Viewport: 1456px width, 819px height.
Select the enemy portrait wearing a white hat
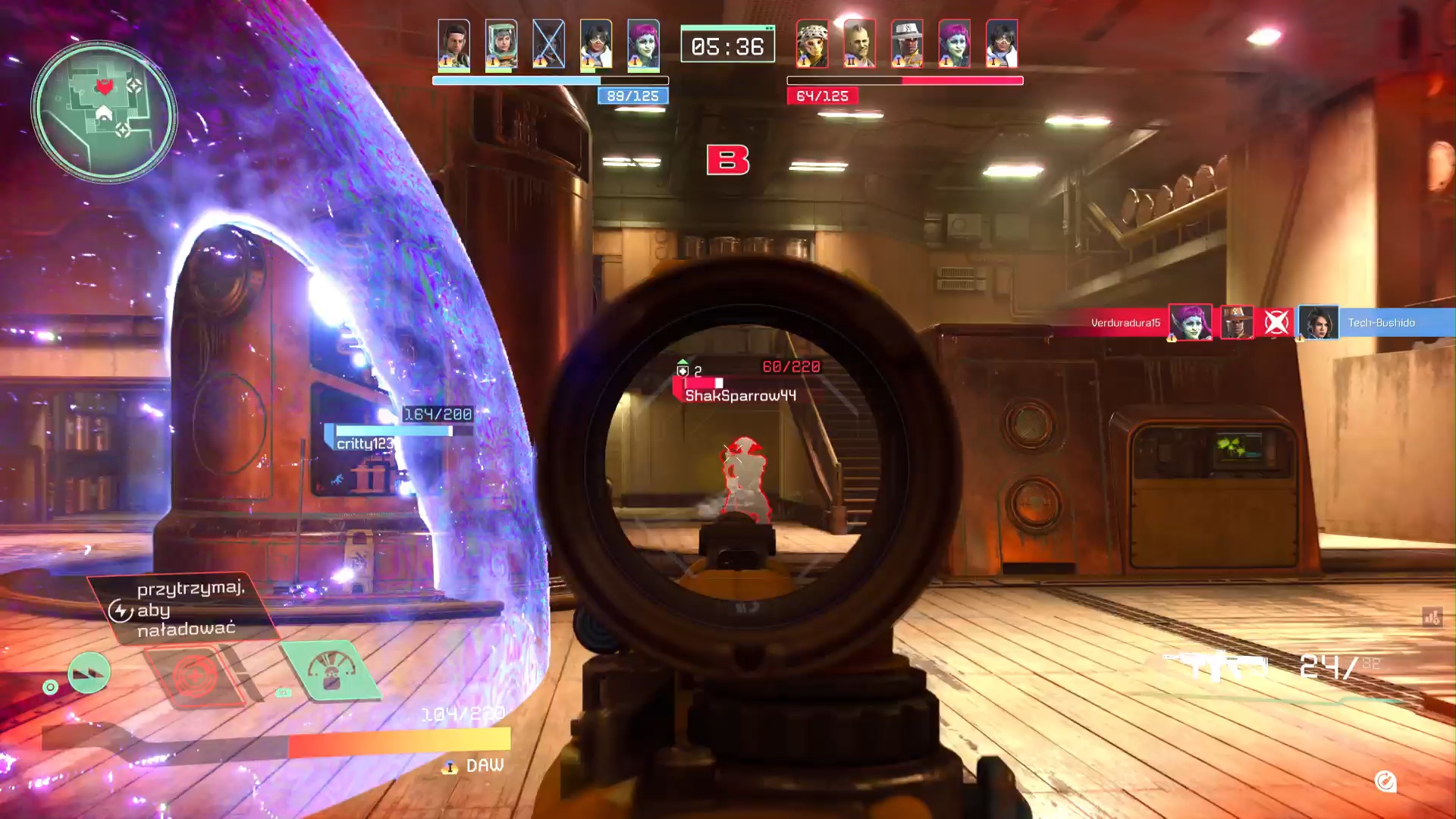pyautogui.click(x=907, y=44)
